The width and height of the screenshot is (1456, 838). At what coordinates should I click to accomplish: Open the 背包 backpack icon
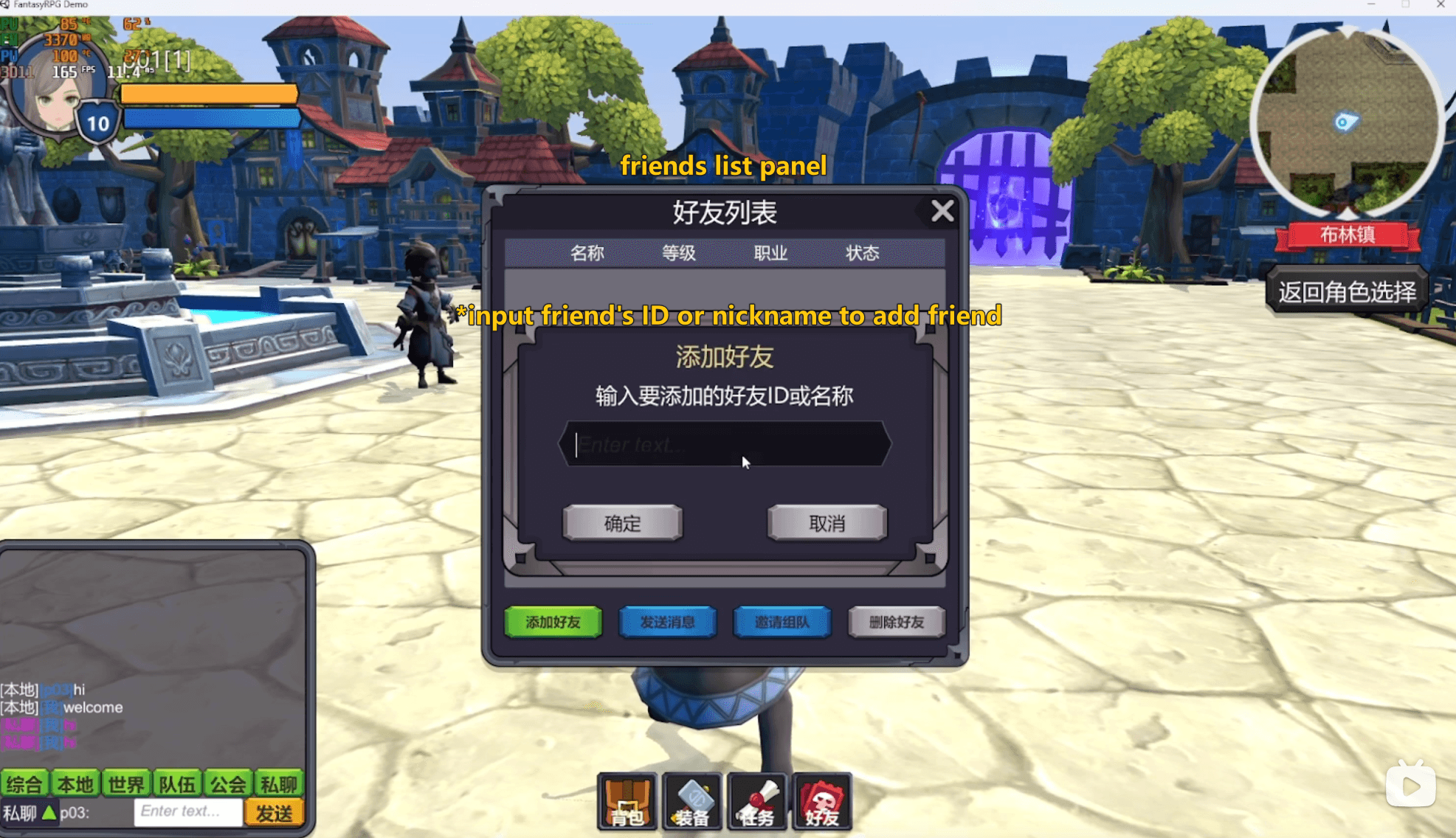[x=627, y=803]
